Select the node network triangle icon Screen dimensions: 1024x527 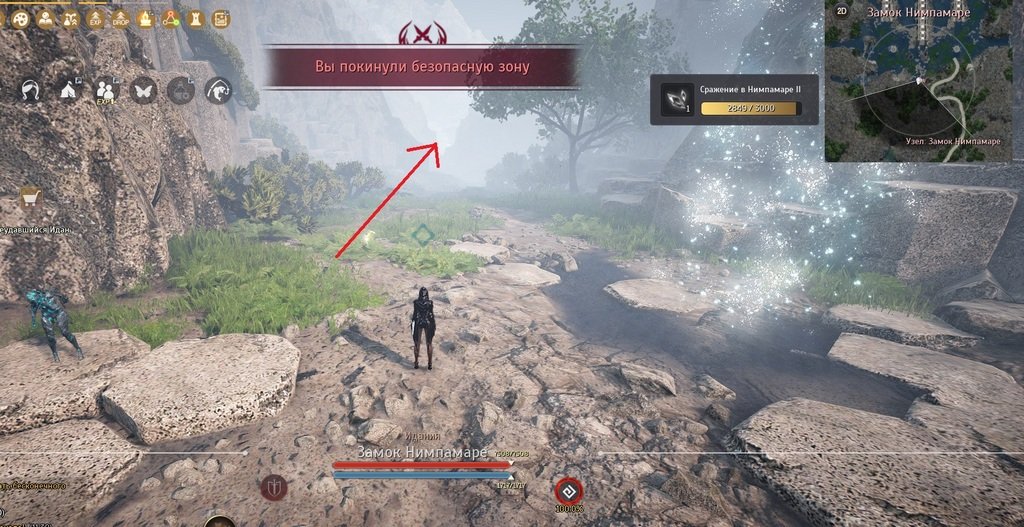point(170,18)
